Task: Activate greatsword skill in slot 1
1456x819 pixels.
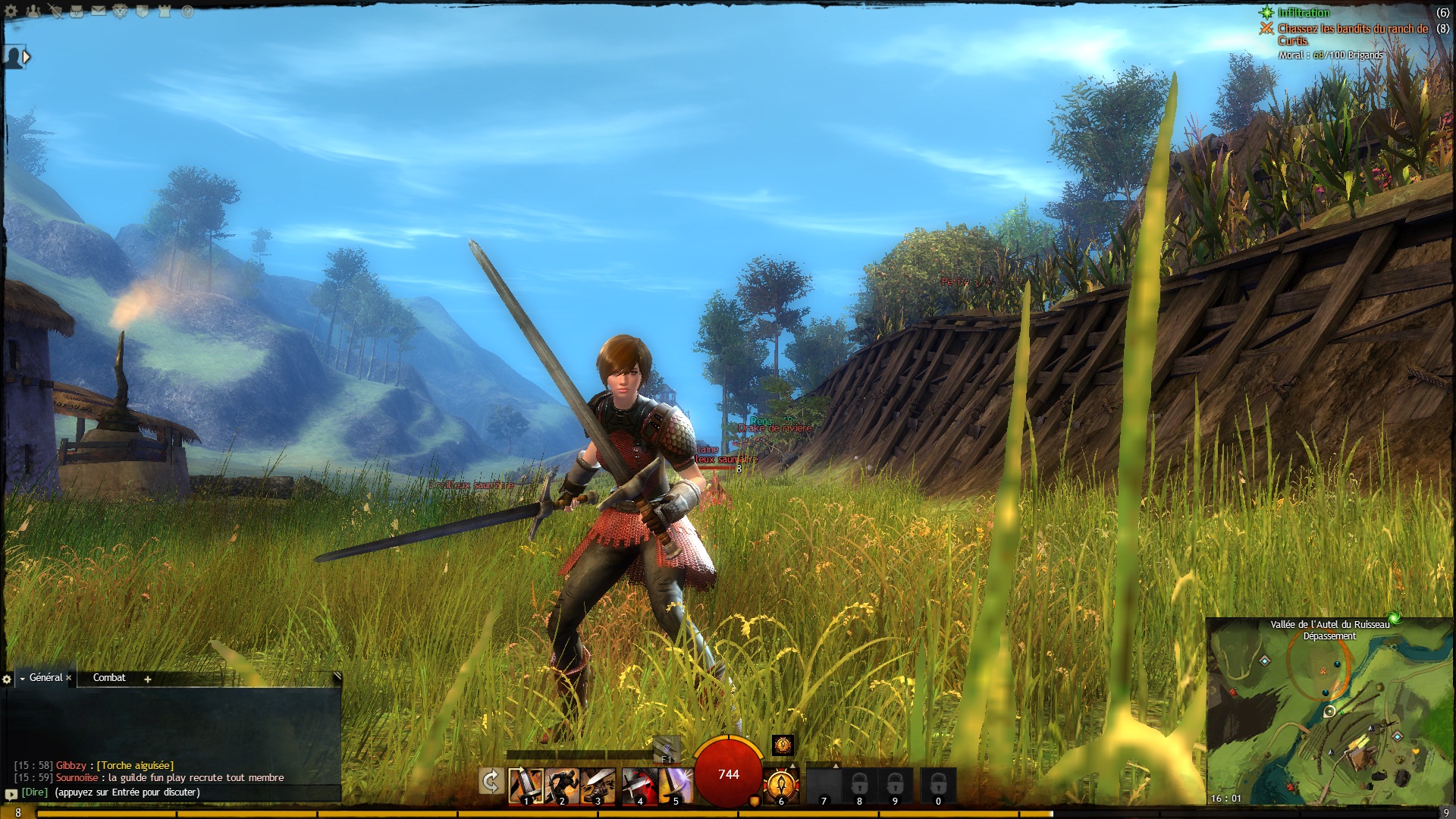Action: click(x=525, y=786)
